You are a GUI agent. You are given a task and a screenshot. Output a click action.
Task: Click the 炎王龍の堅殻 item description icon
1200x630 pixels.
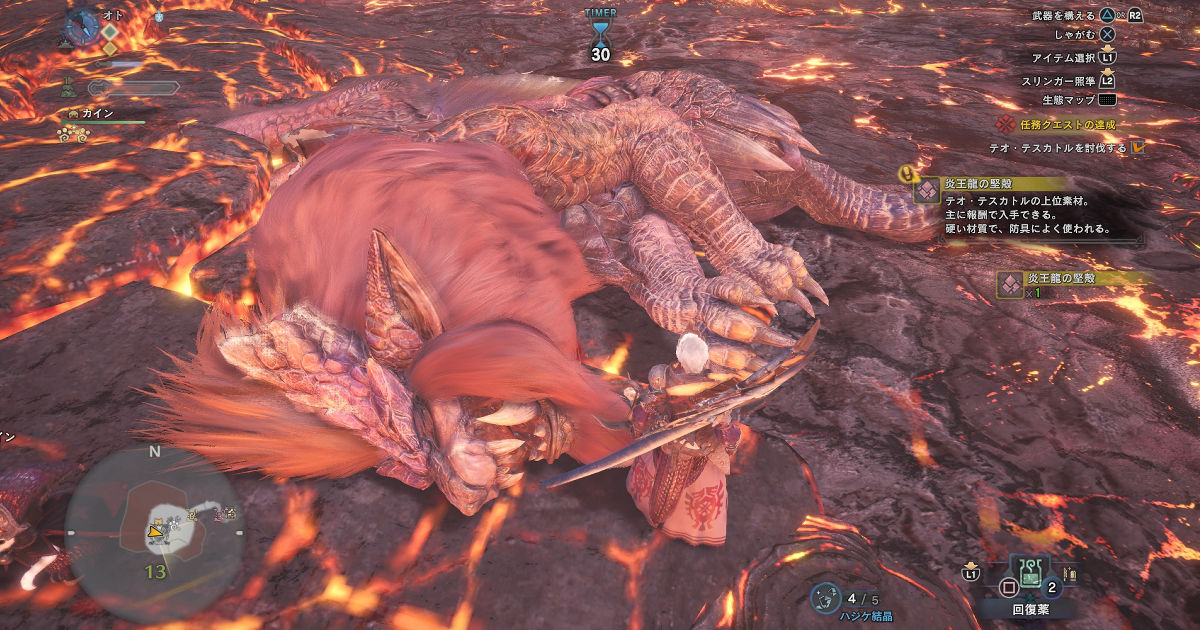point(926,190)
